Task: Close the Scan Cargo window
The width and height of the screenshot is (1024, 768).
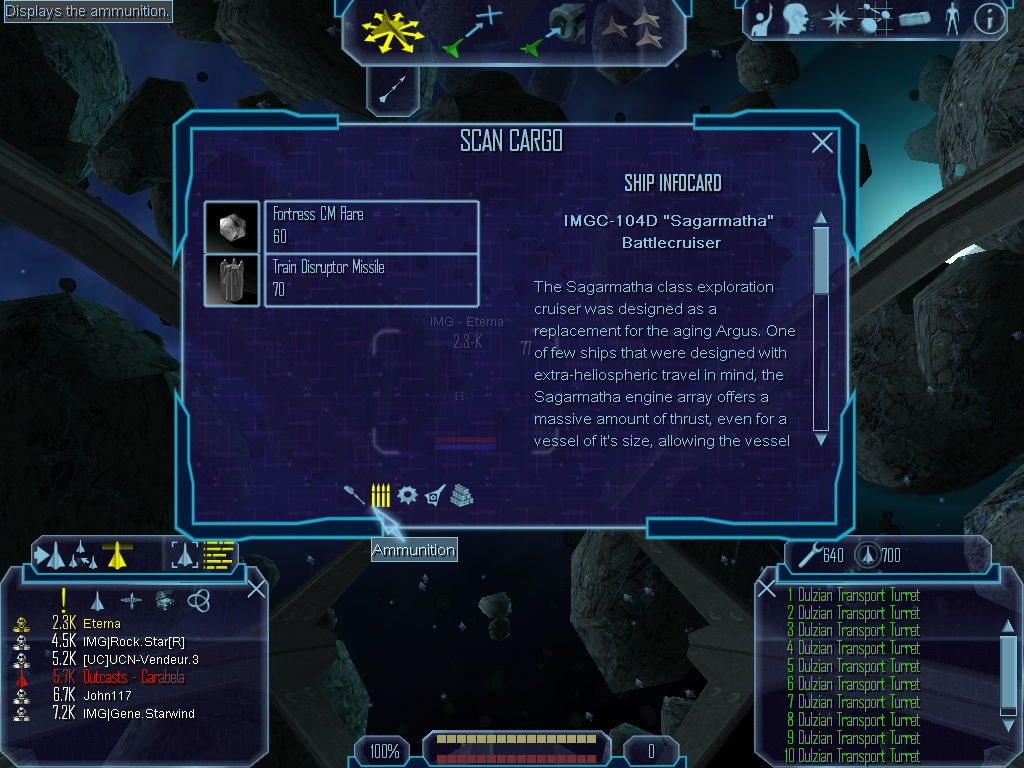Action: [x=822, y=143]
